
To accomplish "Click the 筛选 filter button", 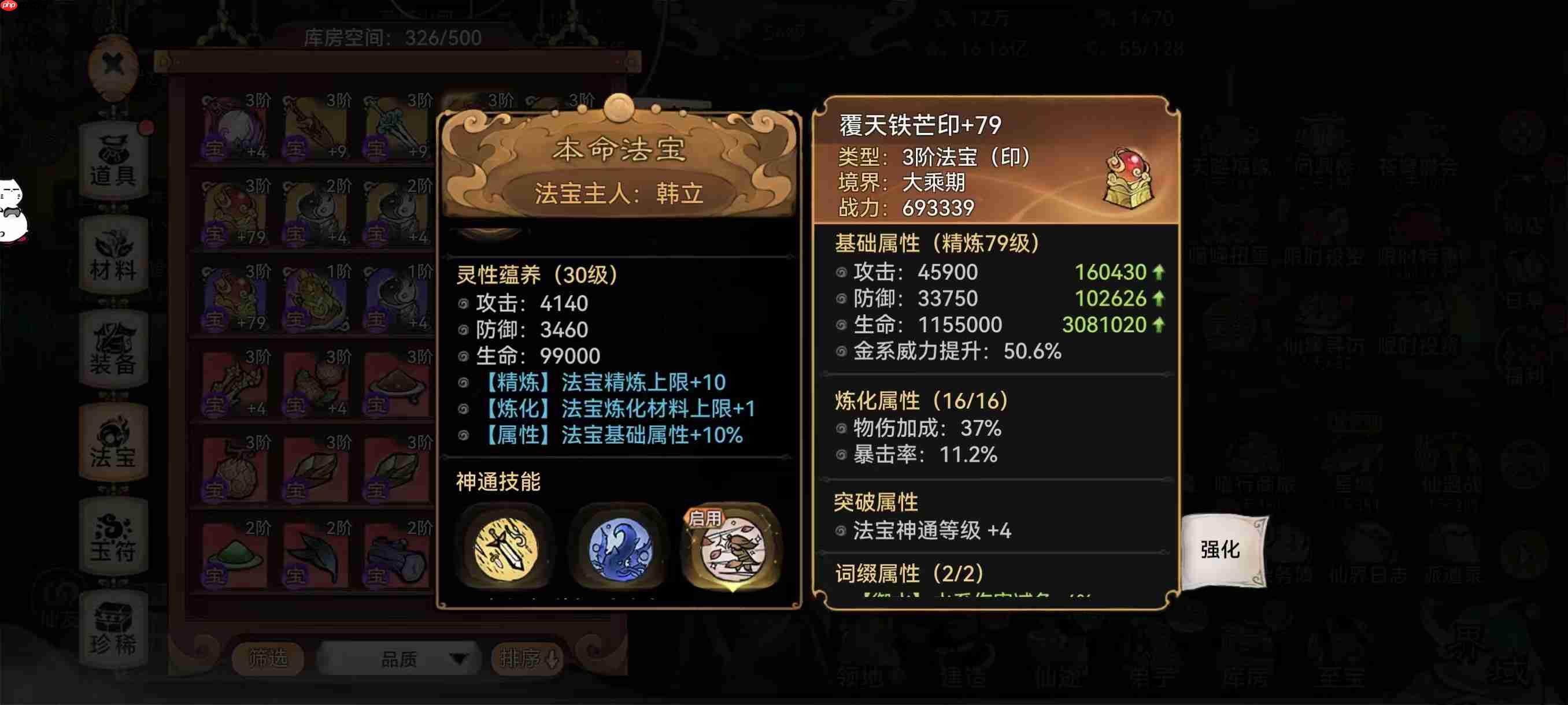I will point(268,659).
